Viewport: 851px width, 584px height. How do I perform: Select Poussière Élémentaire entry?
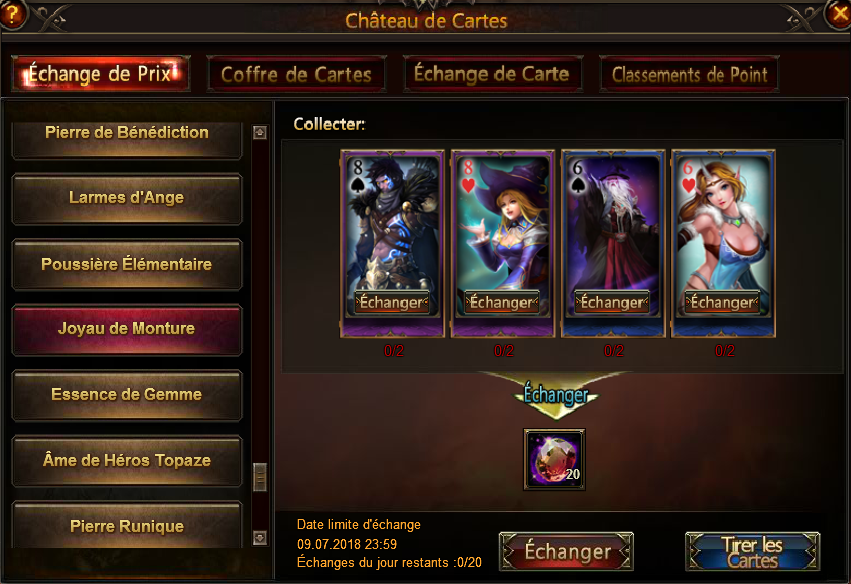coord(127,265)
